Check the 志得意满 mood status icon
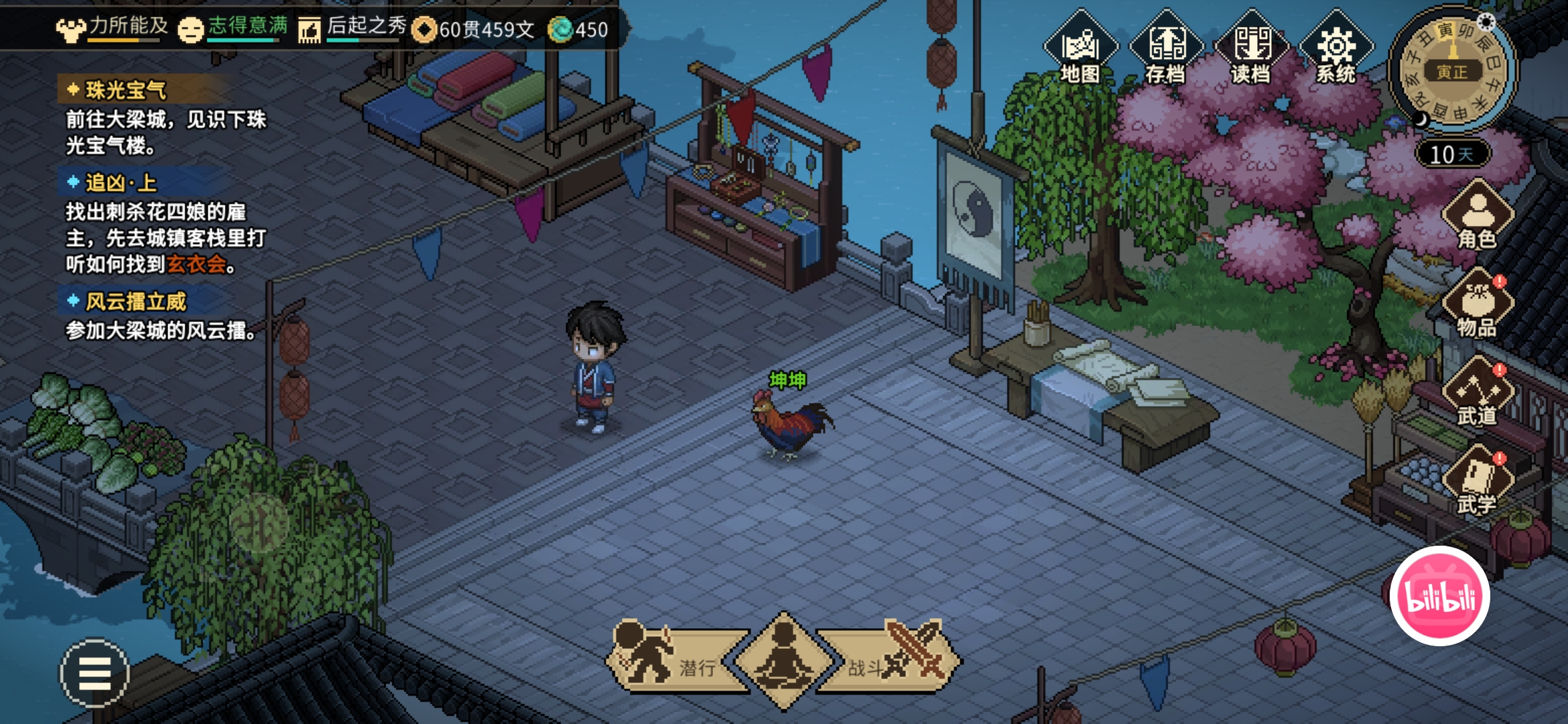Viewport: 1568px width, 724px height. pyautogui.click(x=191, y=29)
